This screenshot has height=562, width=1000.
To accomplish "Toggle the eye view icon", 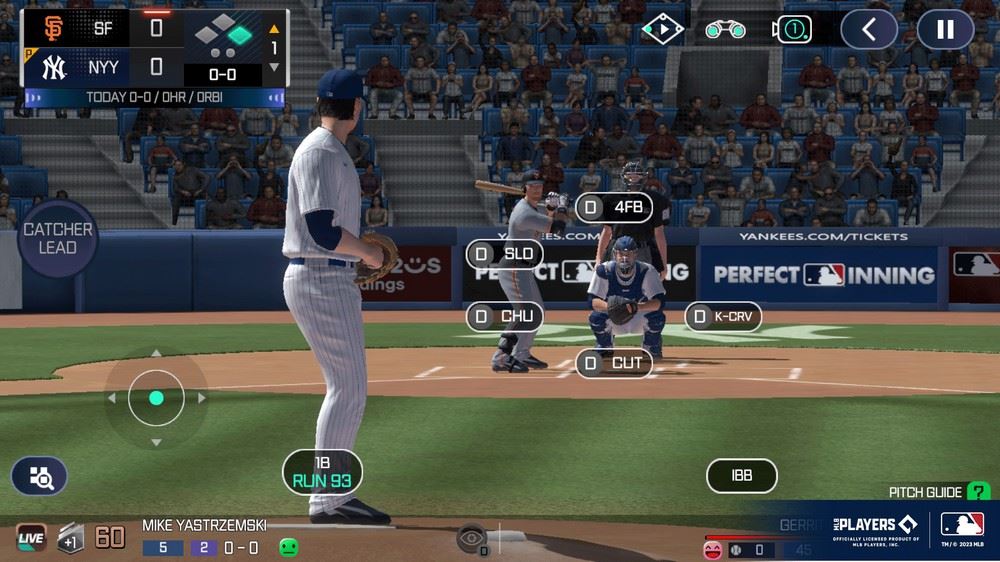I will coord(471,538).
